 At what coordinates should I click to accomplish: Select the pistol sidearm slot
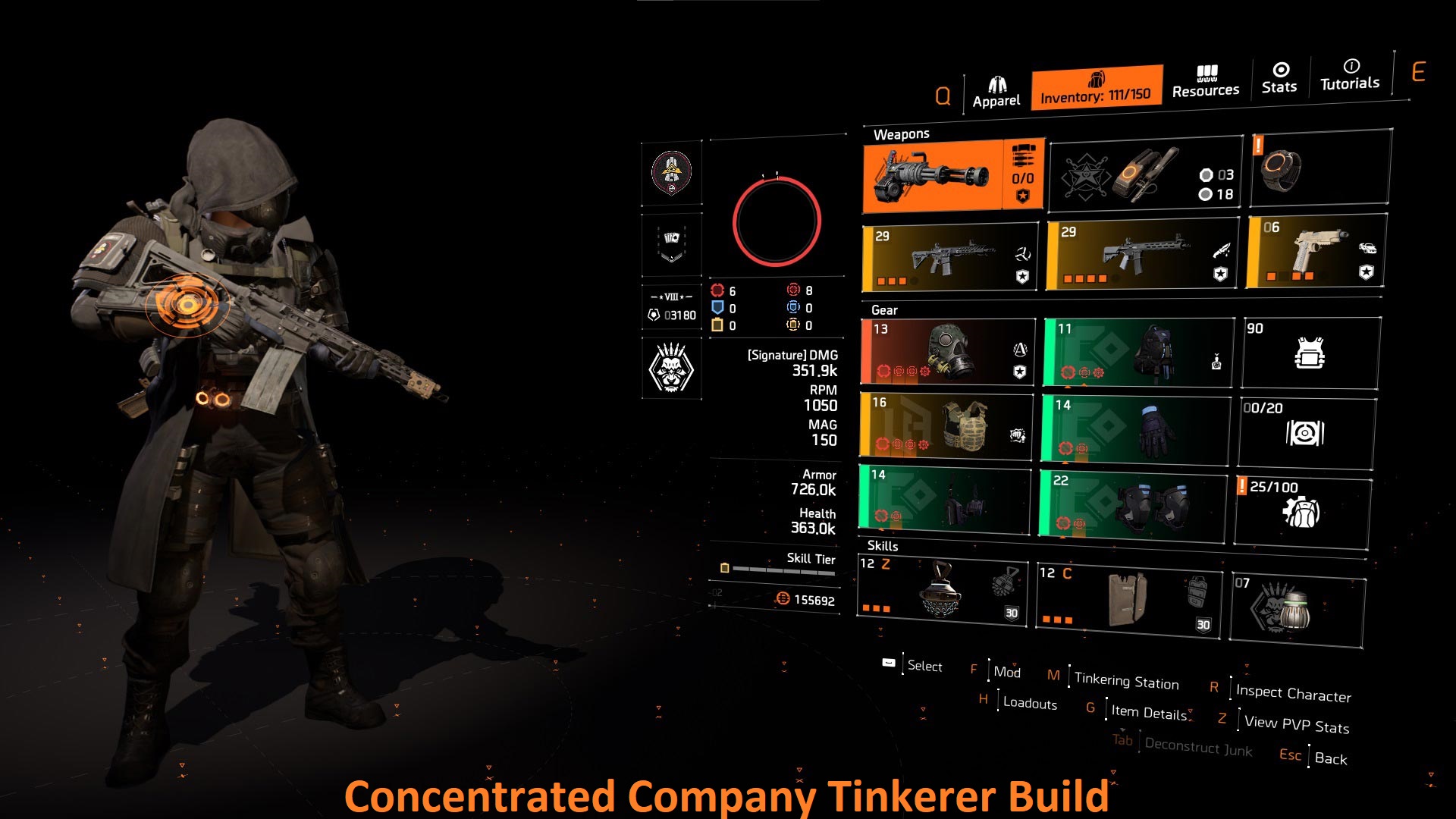click(x=1316, y=252)
